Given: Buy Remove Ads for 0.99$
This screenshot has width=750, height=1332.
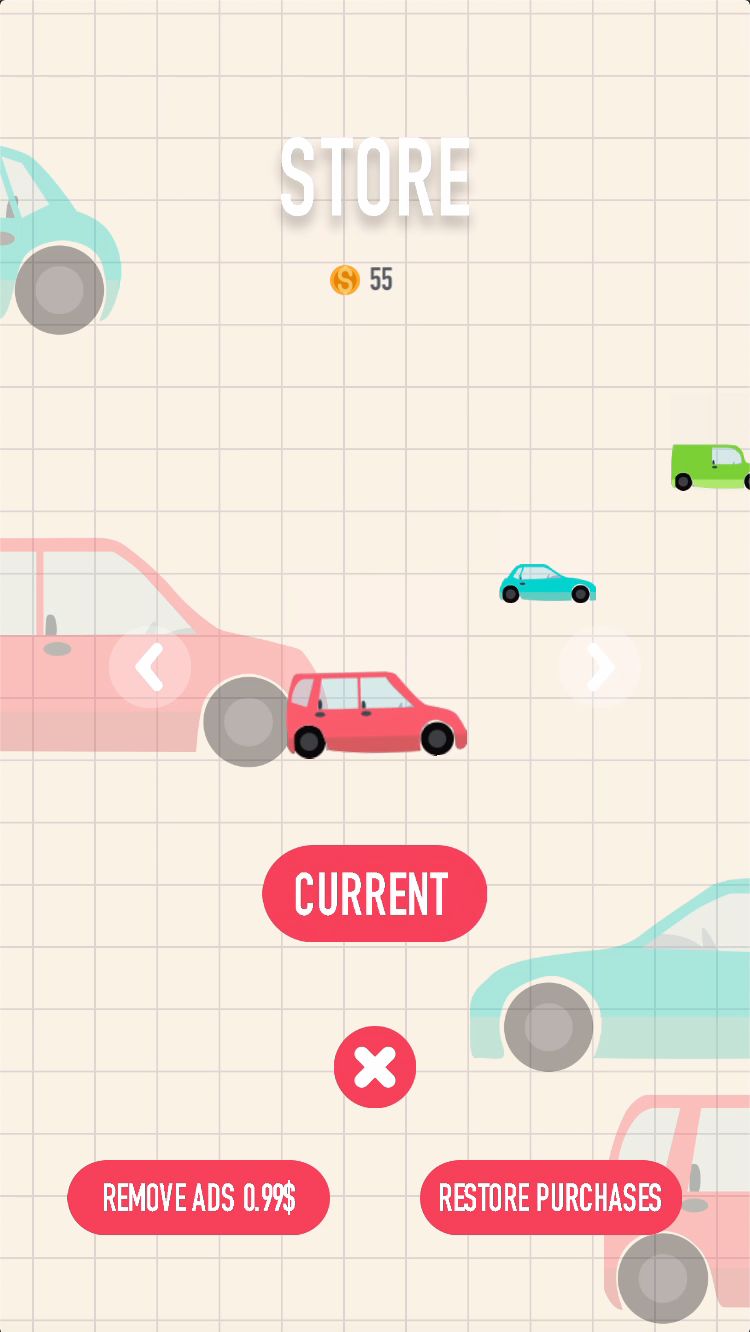Looking at the screenshot, I should pyautogui.click(x=198, y=1197).
